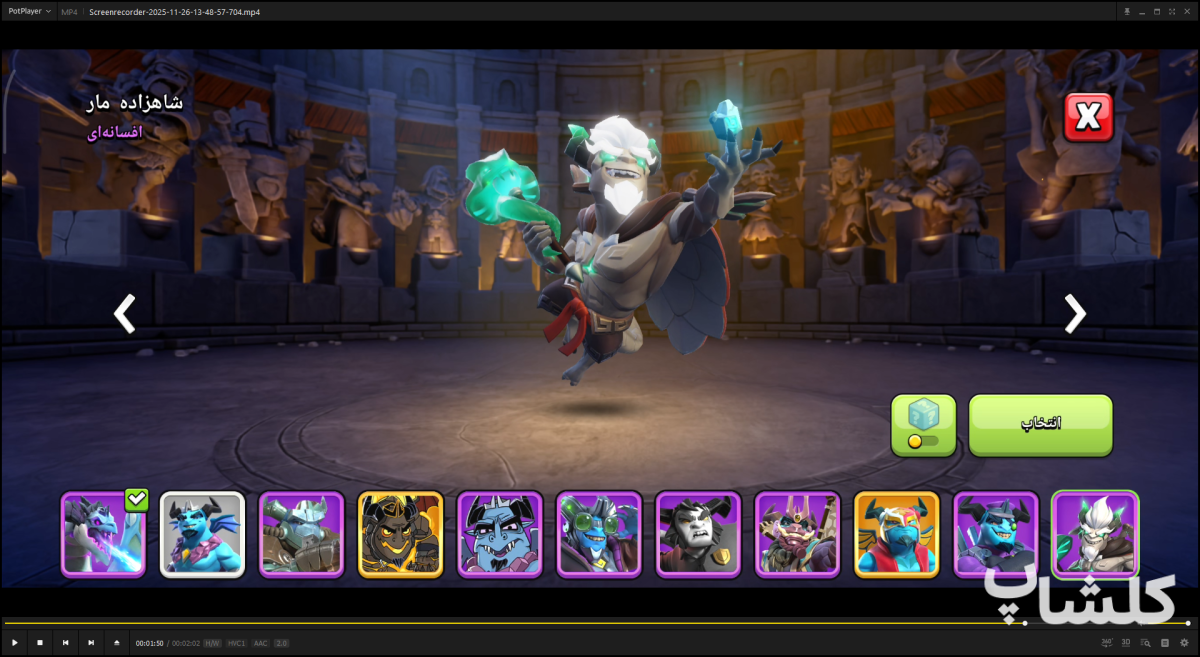Screen dimensions: 1200x657
Task: Play the video in PotPlayer
Action: click(x=15, y=642)
